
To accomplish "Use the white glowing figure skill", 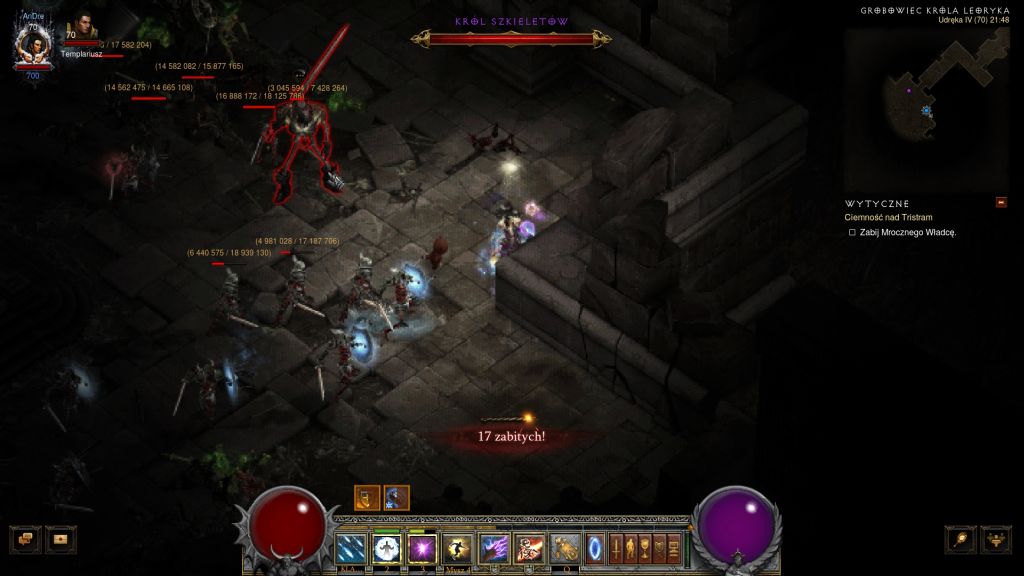I will pos(387,548).
